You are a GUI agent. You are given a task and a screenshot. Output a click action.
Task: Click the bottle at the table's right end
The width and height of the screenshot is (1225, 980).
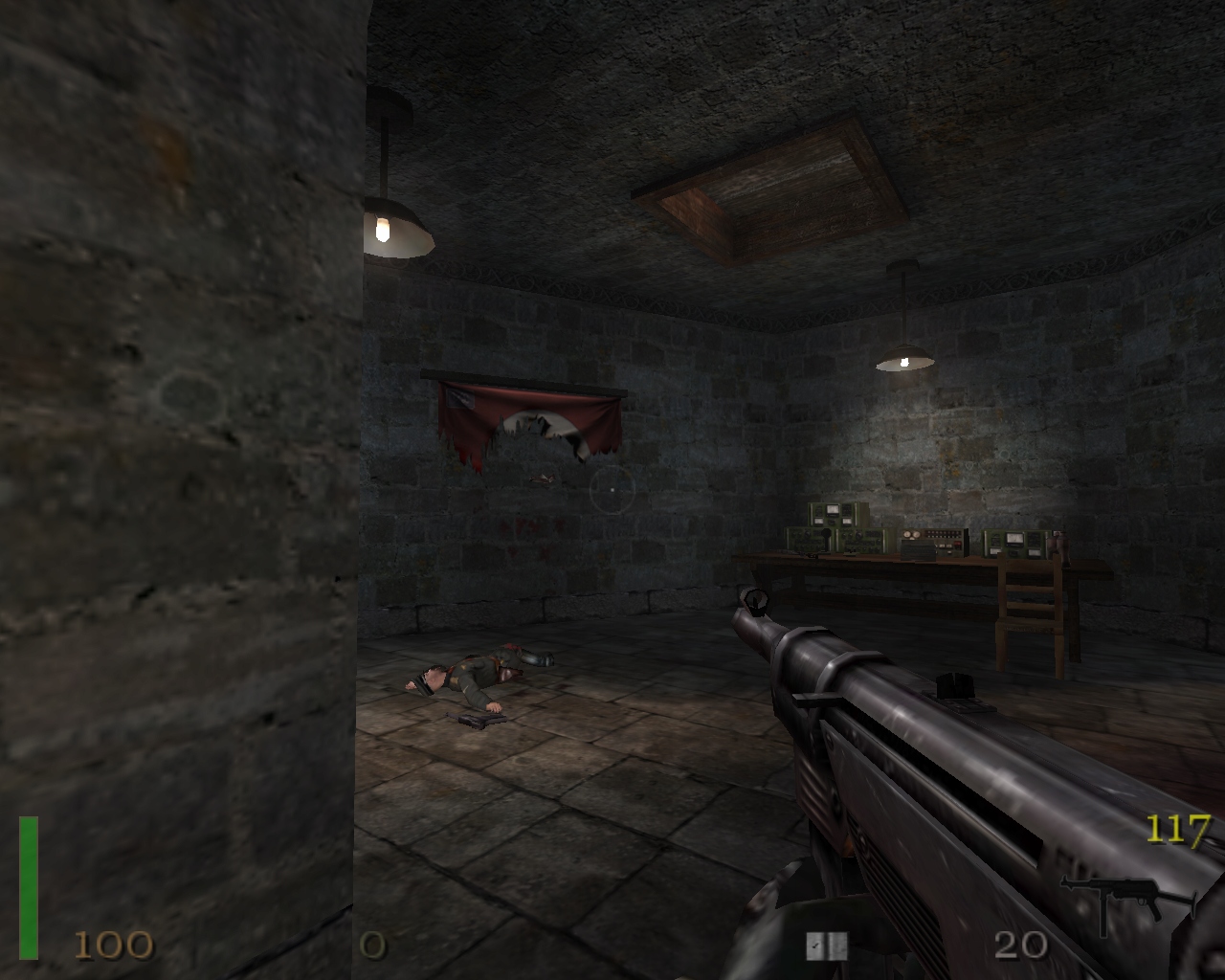point(1058,545)
